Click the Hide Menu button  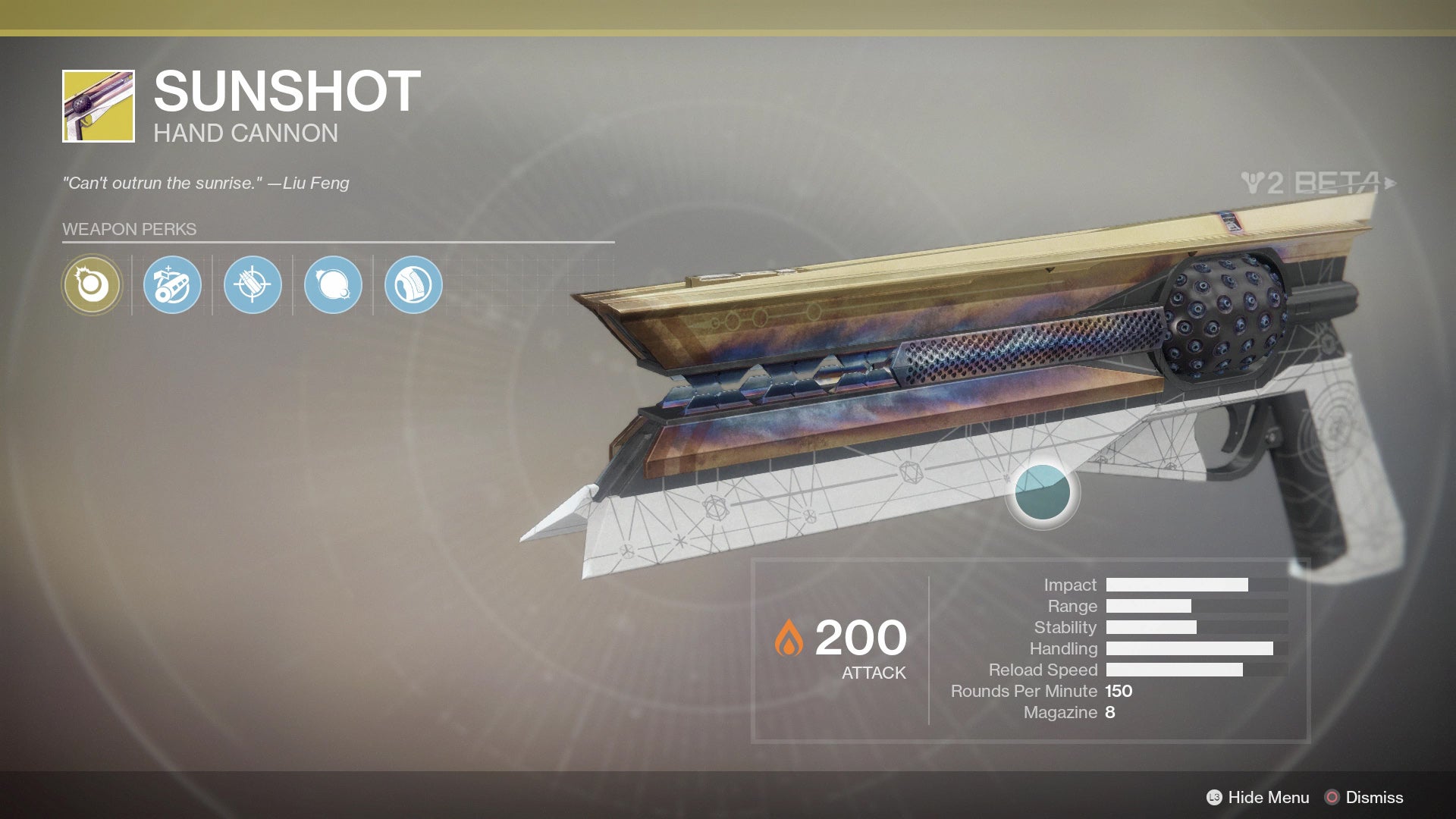point(1268,798)
